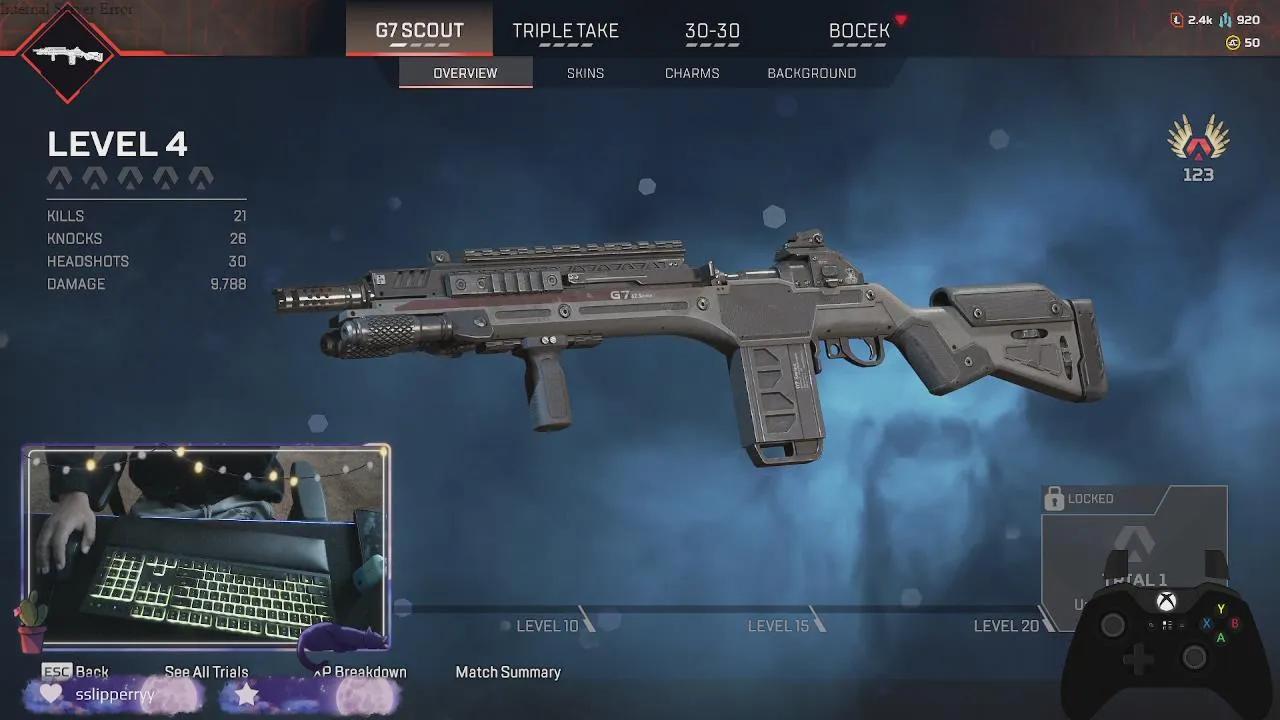
Task: Open the XP Breakdown
Action: tap(360, 672)
